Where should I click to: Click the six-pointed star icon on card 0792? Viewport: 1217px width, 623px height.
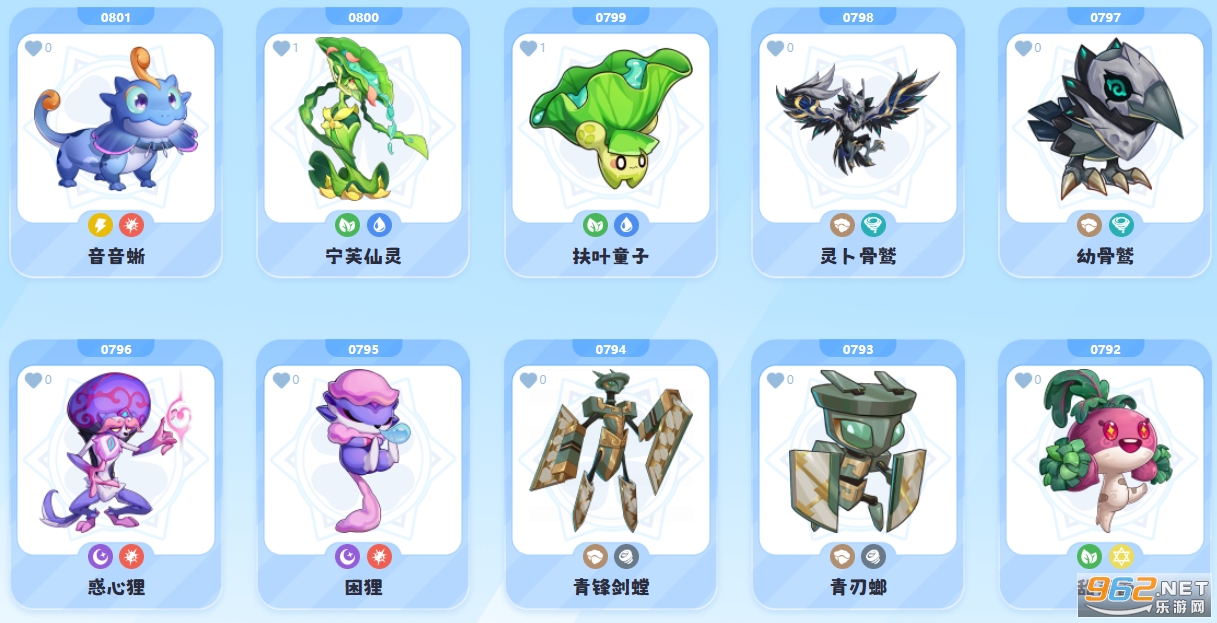(1120, 556)
